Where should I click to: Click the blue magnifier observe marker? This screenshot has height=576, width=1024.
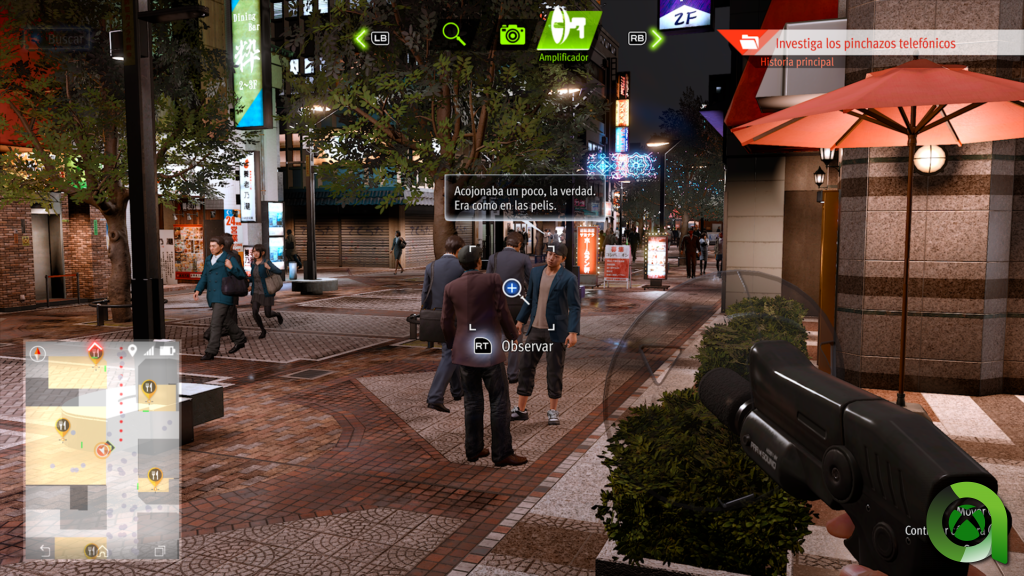click(x=513, y=290)
